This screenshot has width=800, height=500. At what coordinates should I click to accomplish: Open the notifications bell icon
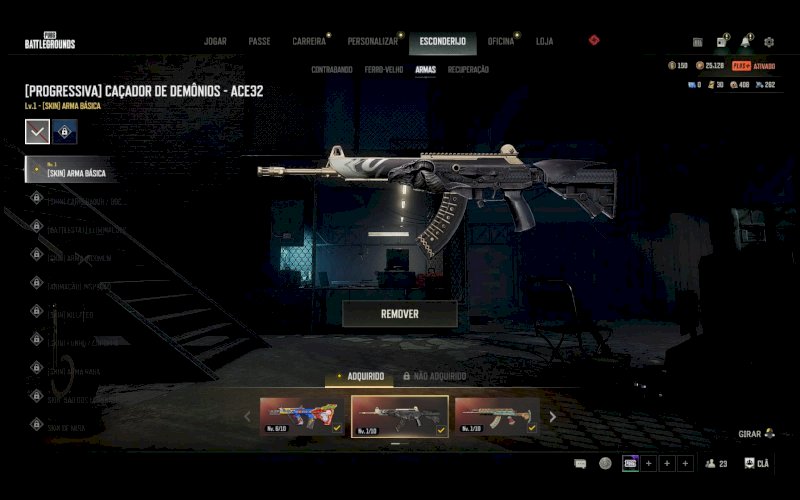[745, 42]
